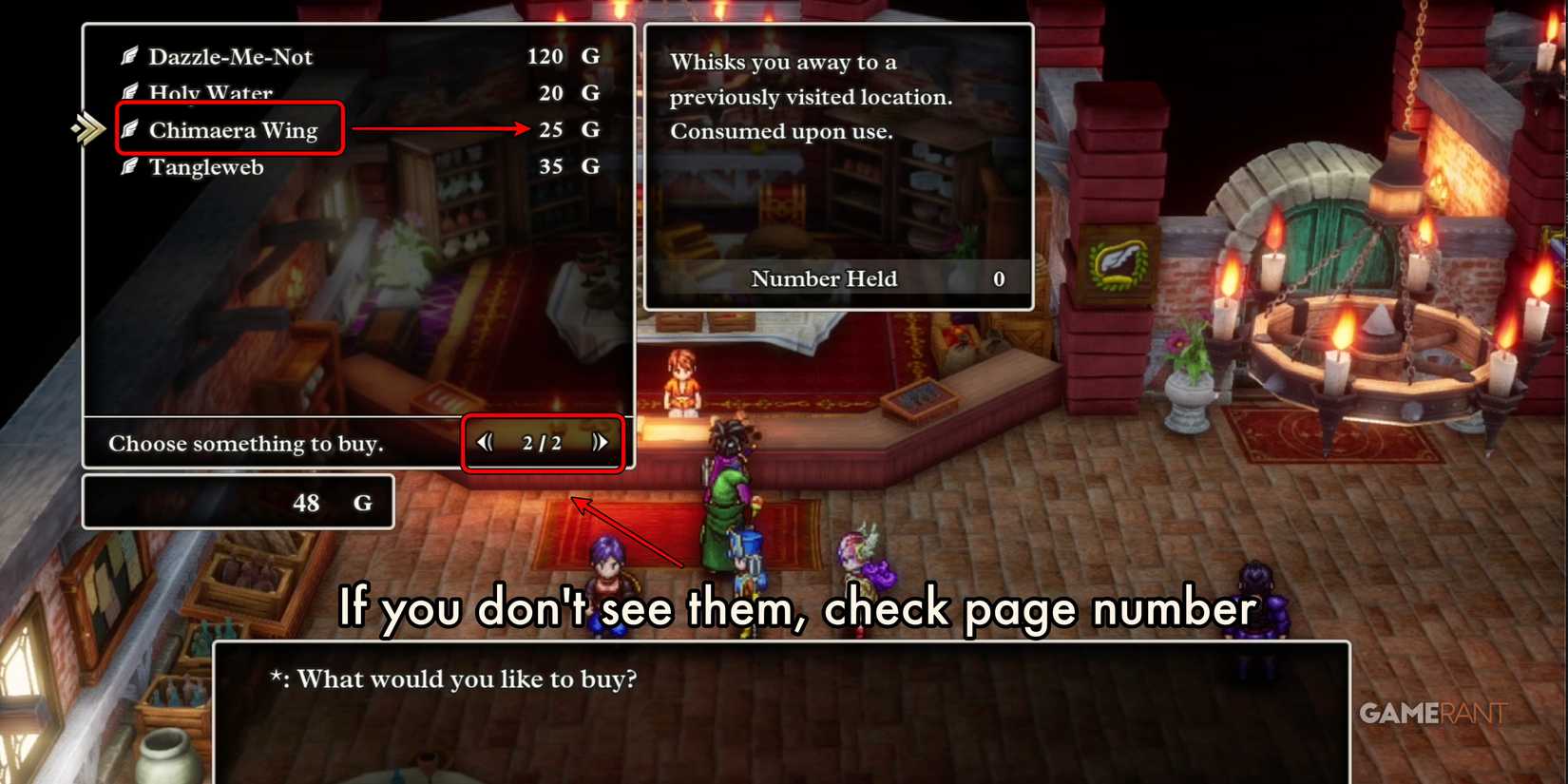Select the Dazzle-Me-Not item icon
The image size is (1568, 784).
coord(132,56)
